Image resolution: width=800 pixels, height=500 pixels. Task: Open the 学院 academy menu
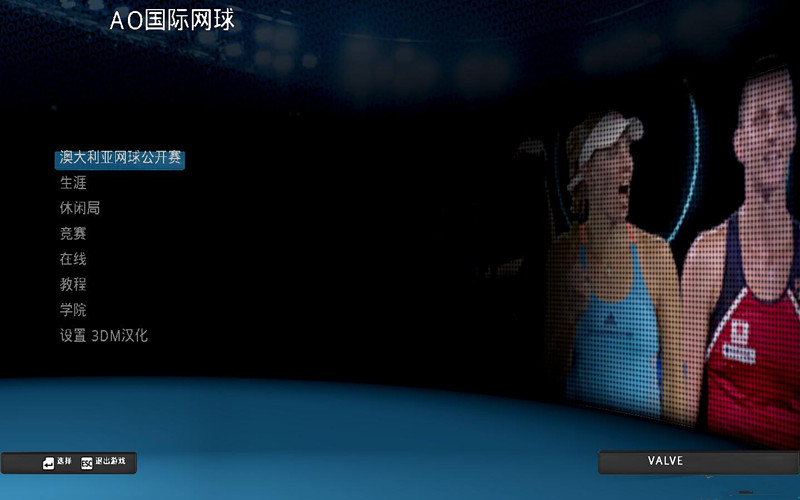click(73, 310)
